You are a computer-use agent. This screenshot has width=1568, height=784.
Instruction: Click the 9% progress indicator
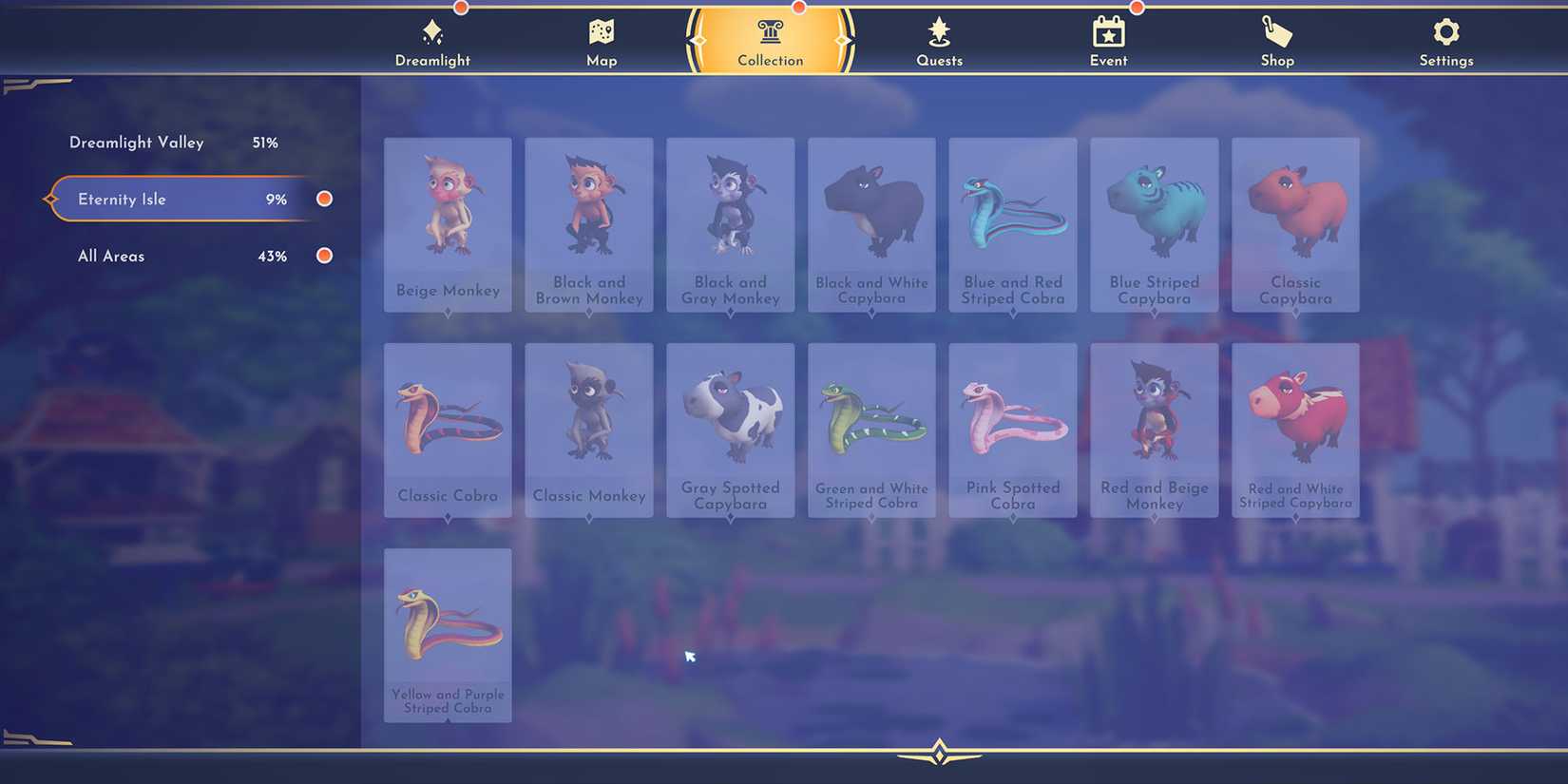pos(277,199)
